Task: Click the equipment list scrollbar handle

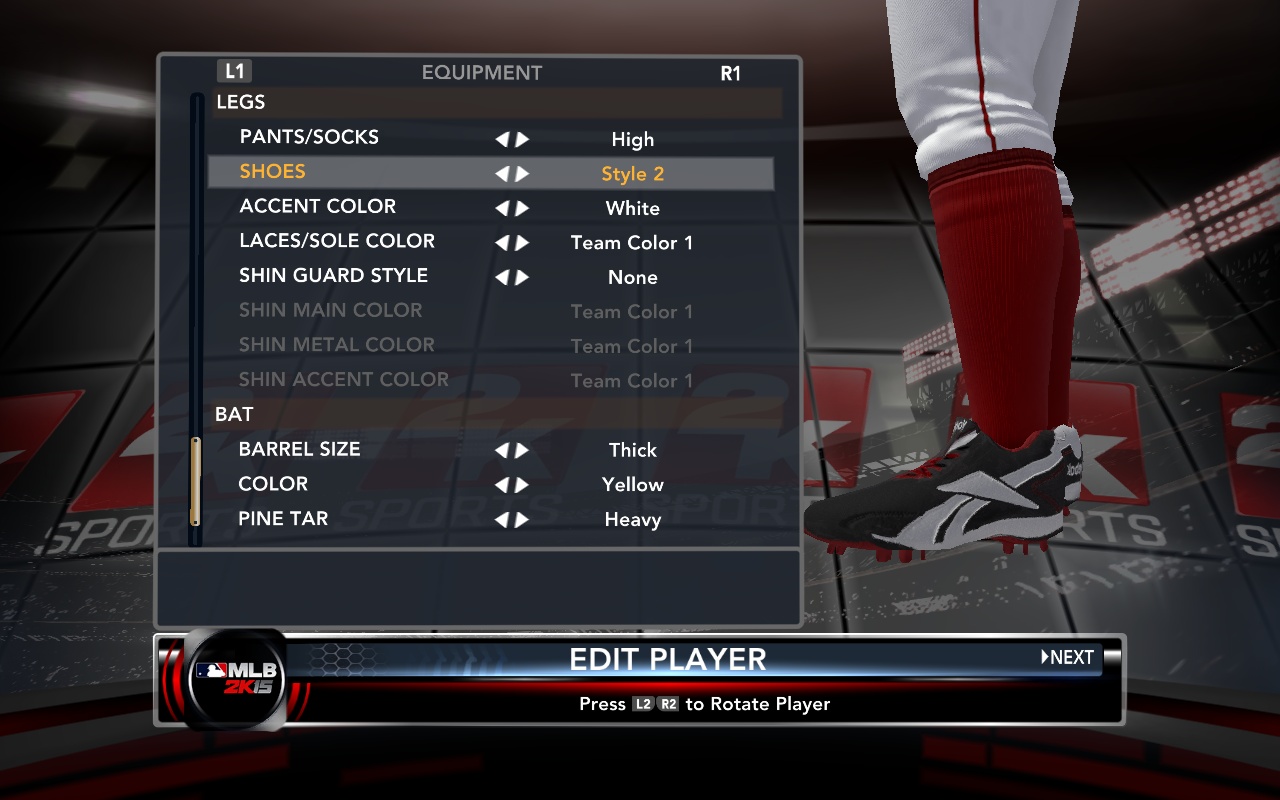Action: (195, 481)
